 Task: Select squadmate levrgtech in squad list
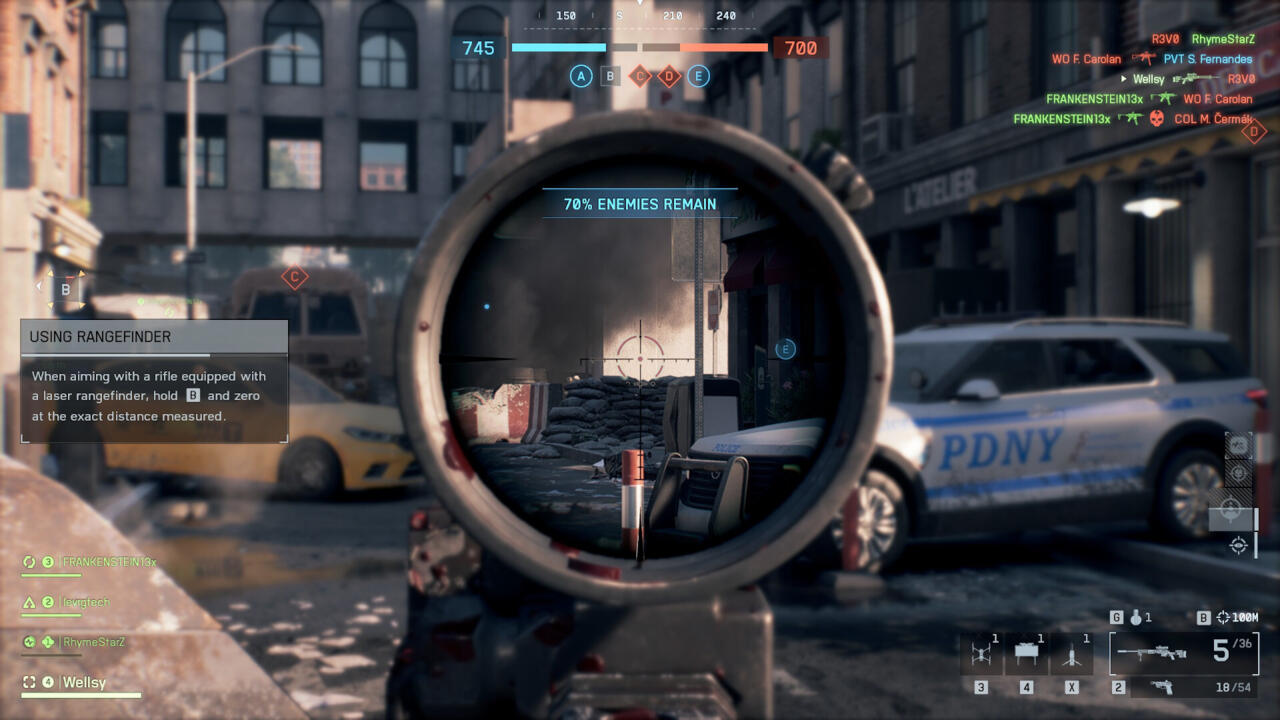86,602
